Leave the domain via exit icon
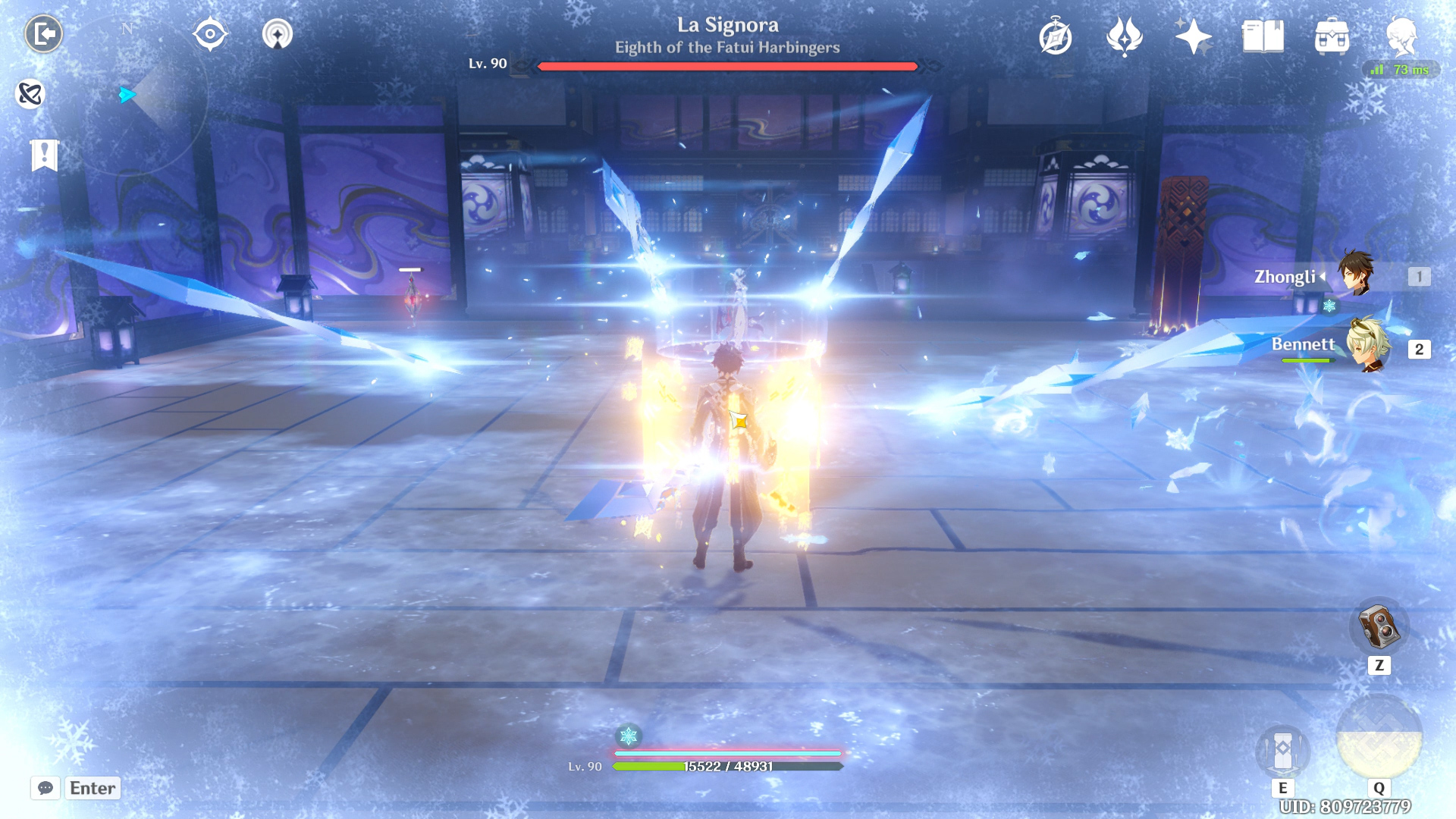Screen dimensions: 1456x819 tap(43, 34)
